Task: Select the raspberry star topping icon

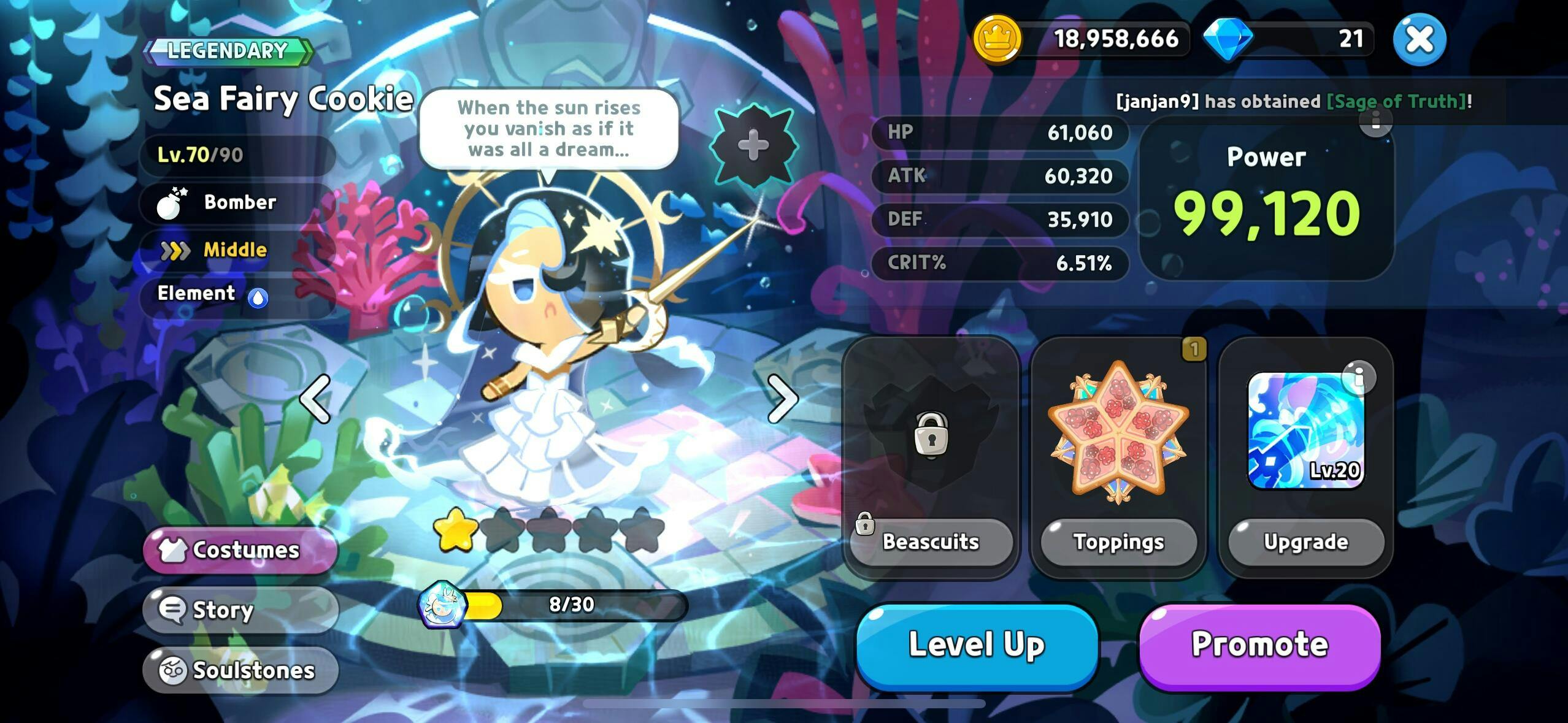Action: pyautogui.click(x=1118, y=431)
